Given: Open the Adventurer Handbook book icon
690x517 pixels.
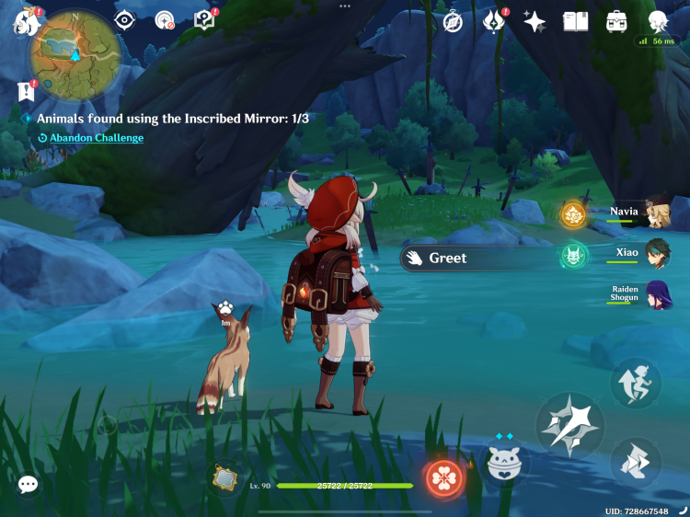Looking at the screenshot, I should 575,21.
